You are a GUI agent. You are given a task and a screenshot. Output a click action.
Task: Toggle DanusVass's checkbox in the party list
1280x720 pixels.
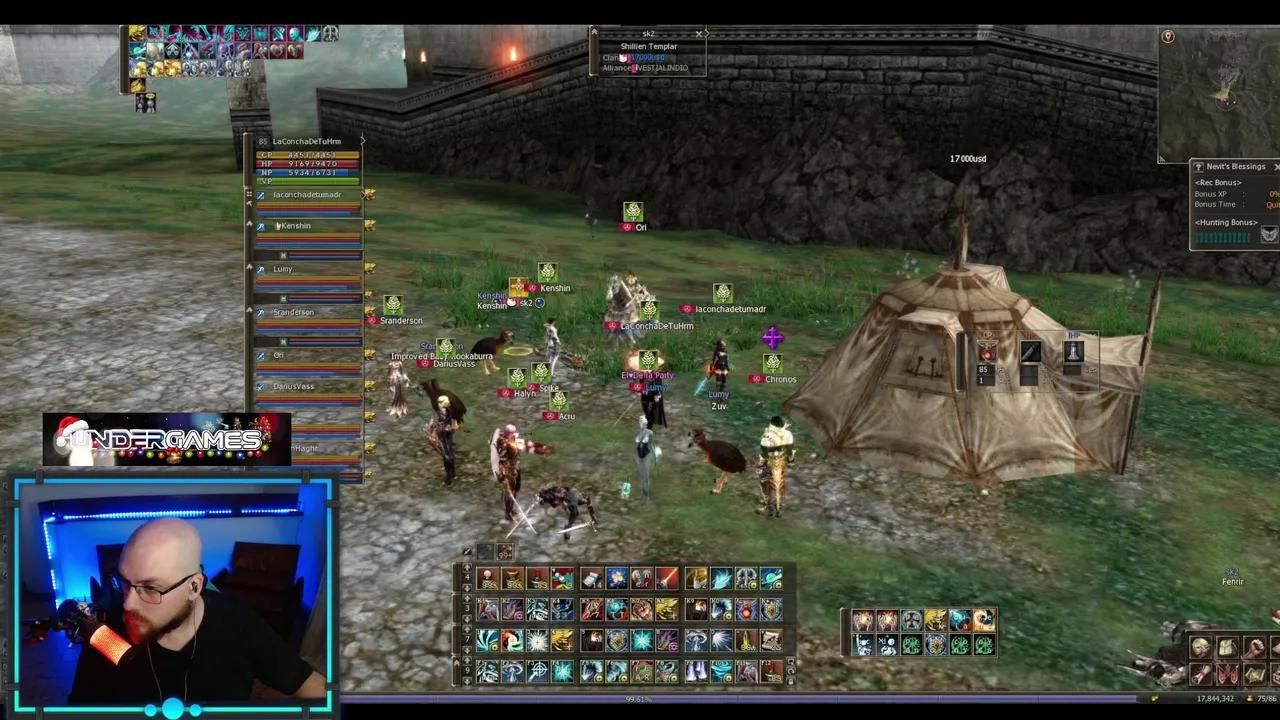coord(261,384)
